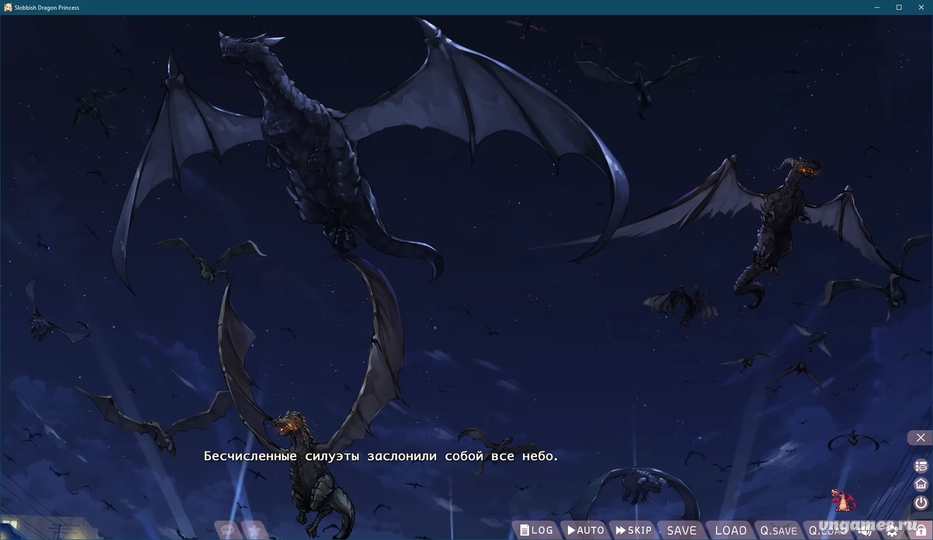The image size is (933, 540).
Task: Open the list-style menu icon
Action: [921, 466]
